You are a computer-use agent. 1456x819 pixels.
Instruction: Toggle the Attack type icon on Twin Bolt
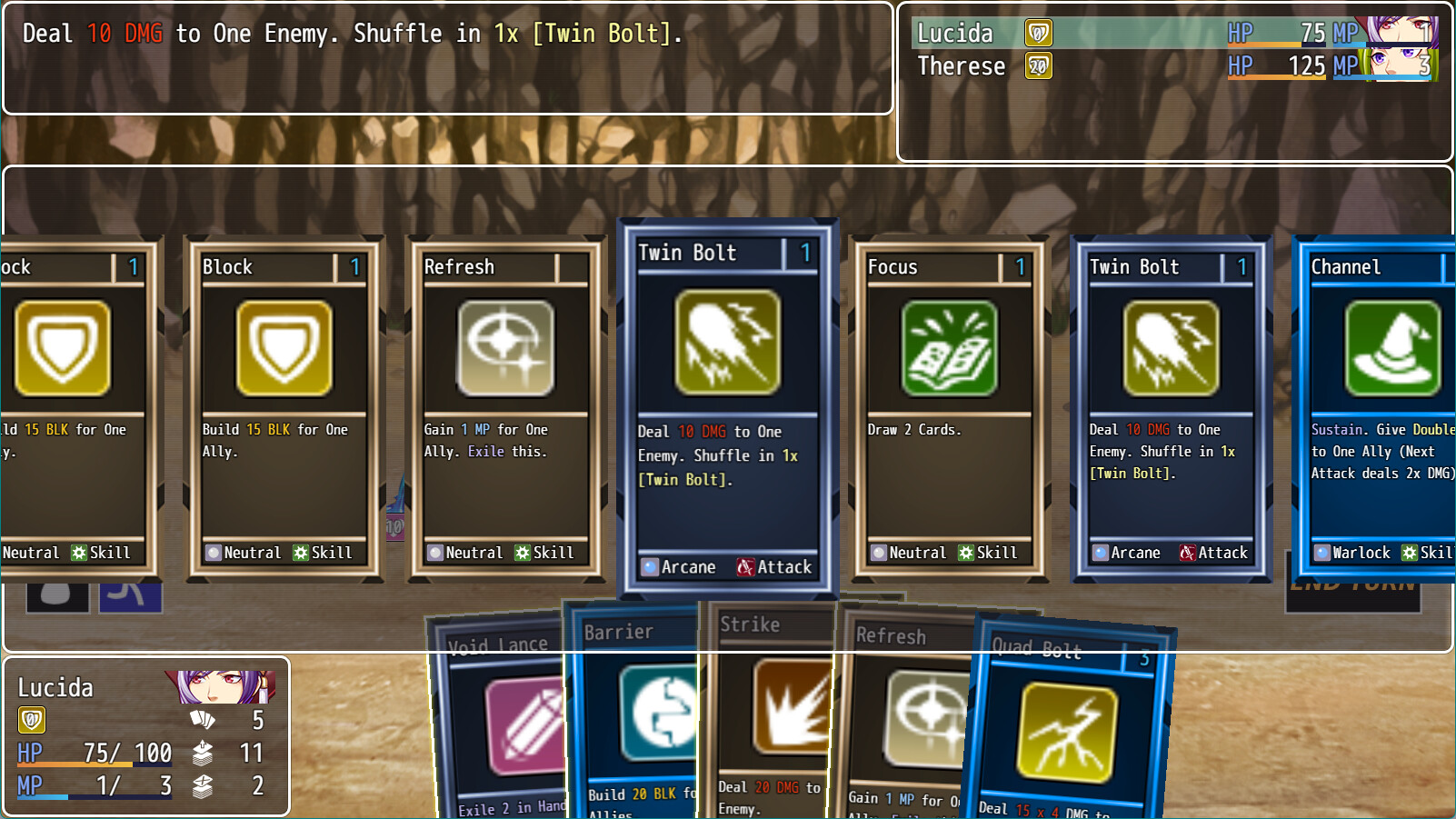pos(743,566)
